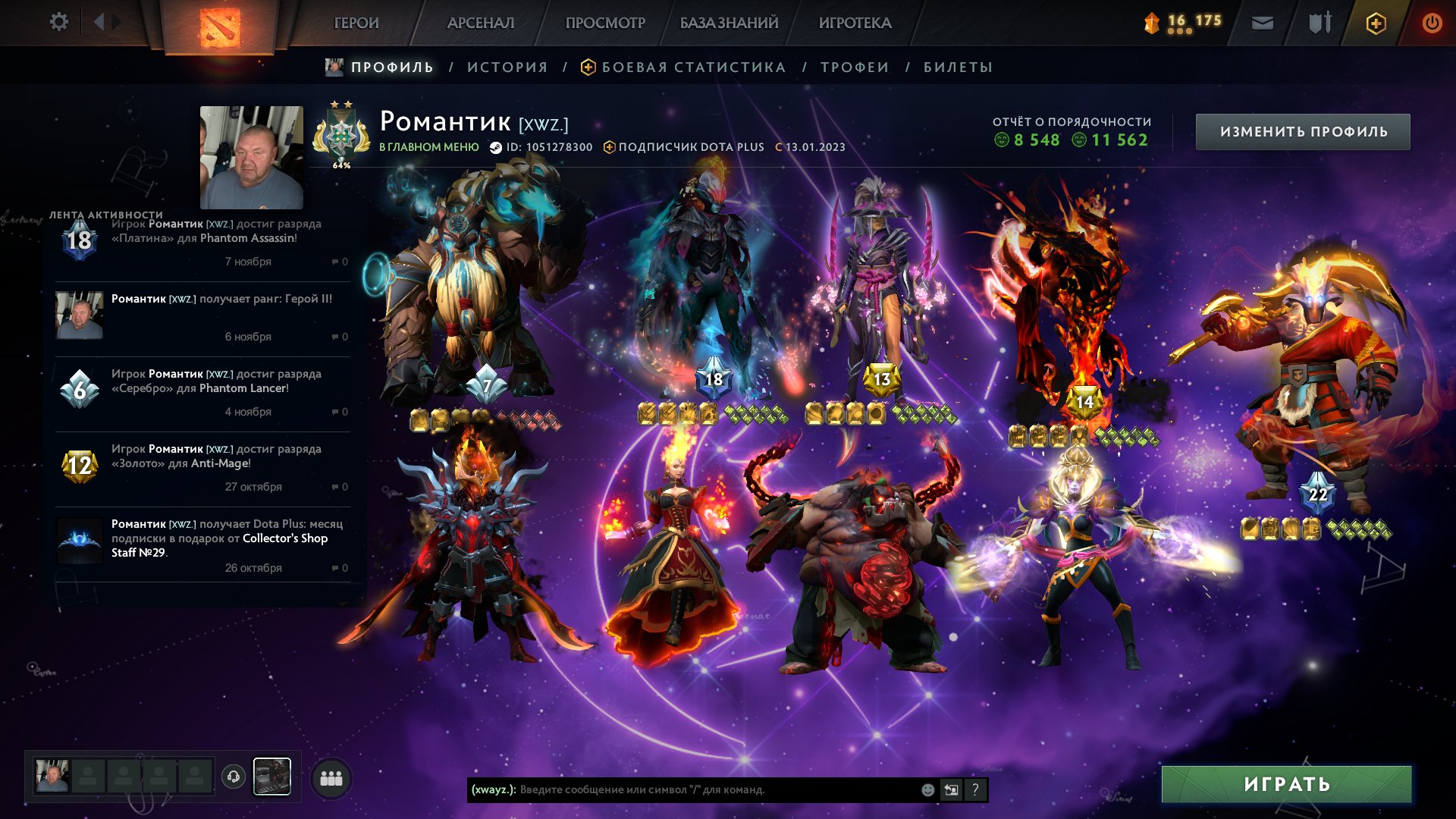Open the notifications envelope icon
The image size is (1456, 819).
(x=1262, y=23)
